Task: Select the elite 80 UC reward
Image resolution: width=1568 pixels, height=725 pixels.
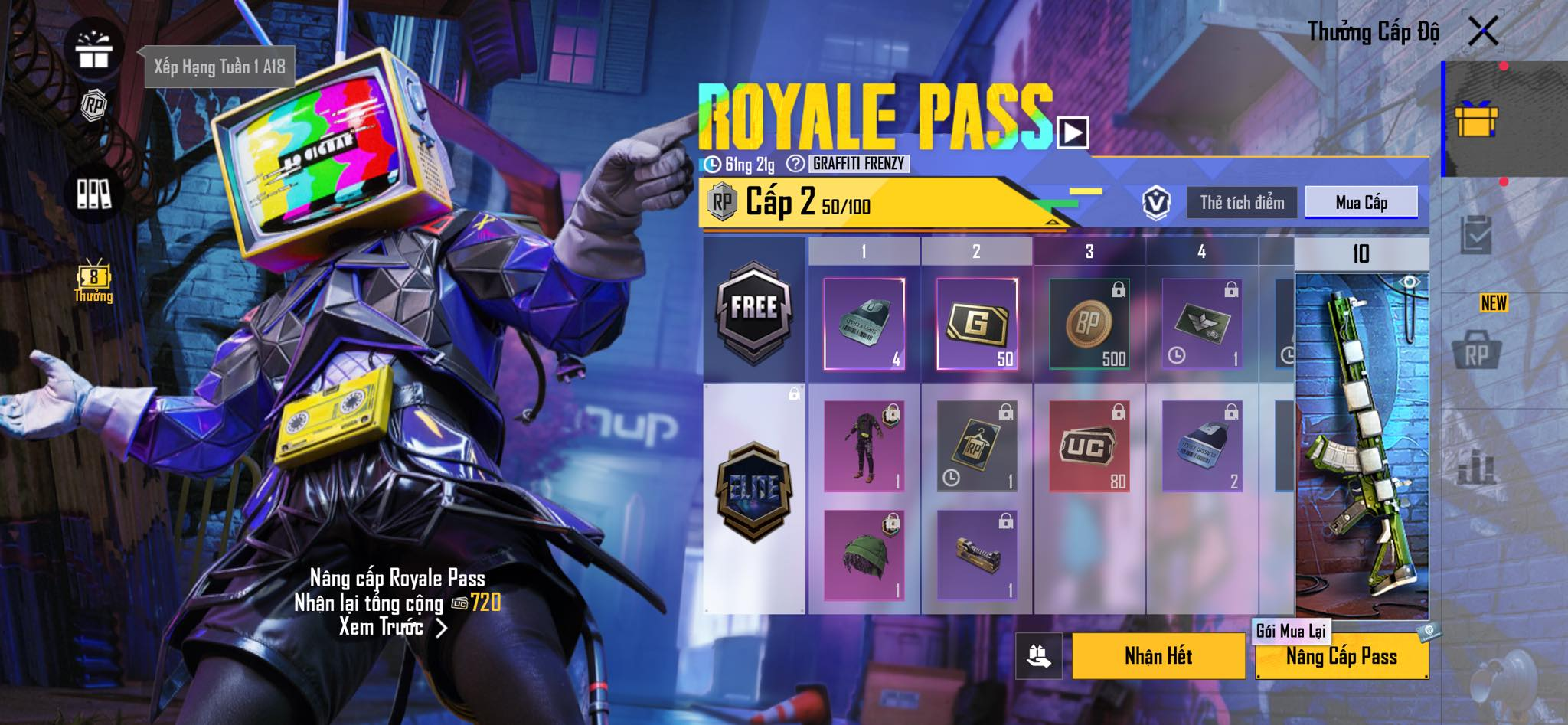Action: 1089,446
